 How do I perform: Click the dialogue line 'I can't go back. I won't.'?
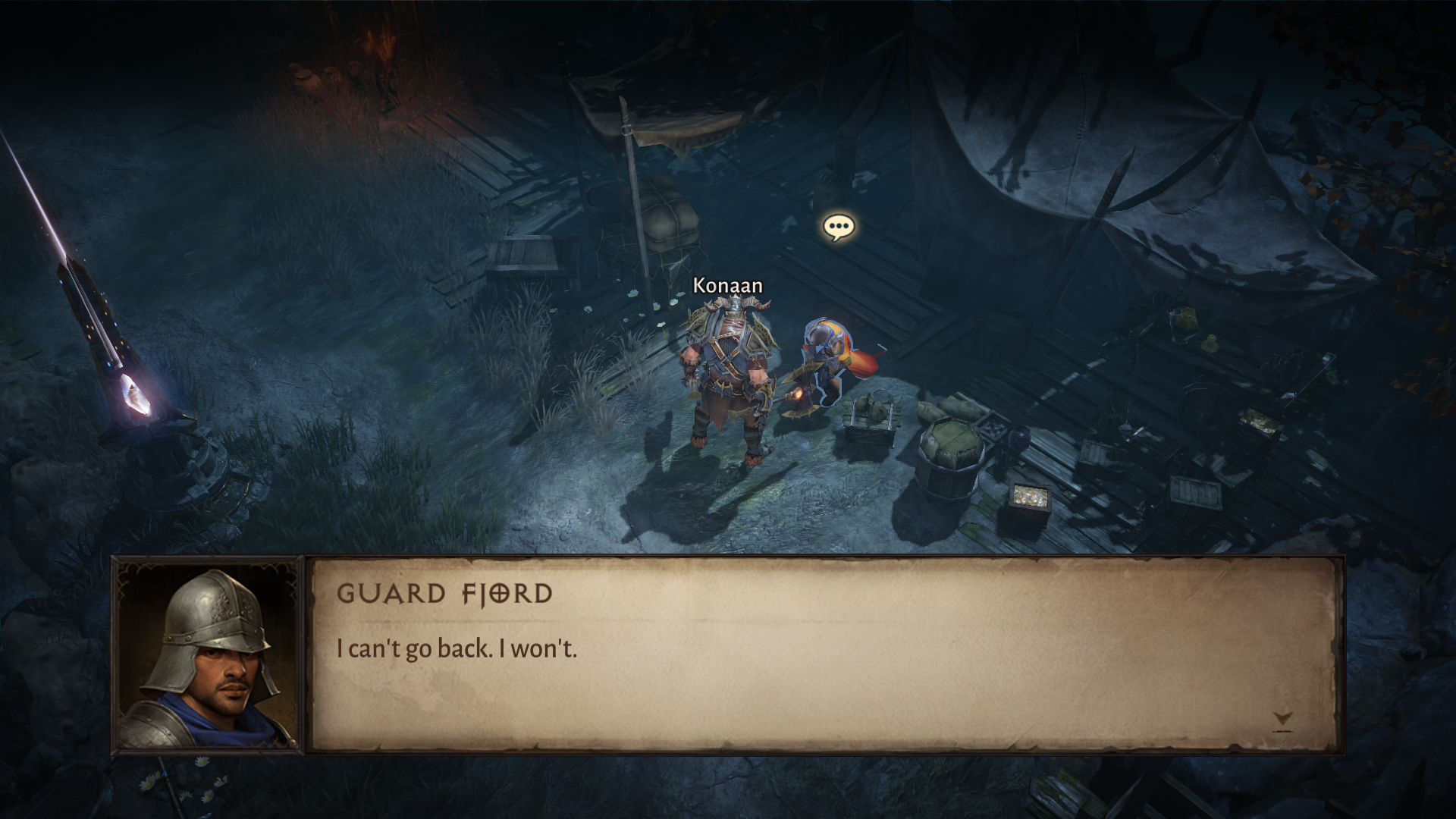456,648
